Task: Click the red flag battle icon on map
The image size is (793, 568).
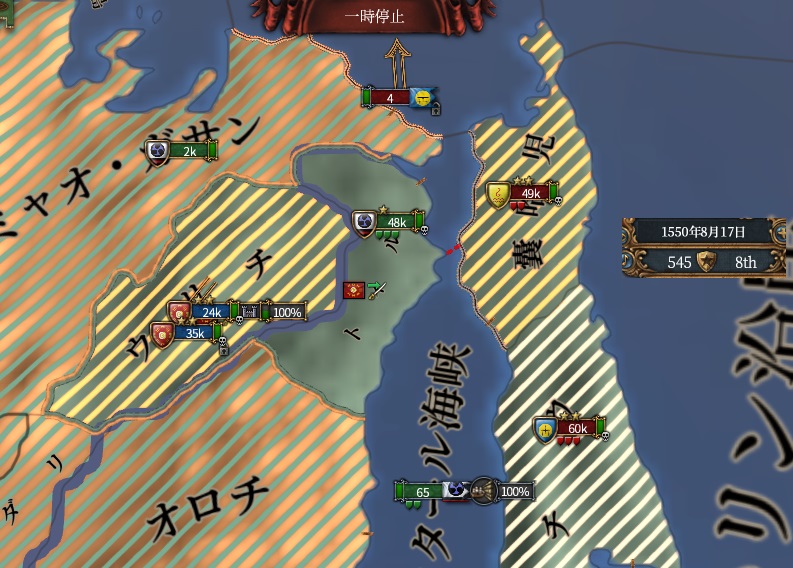Action: [x=353, y=290]
